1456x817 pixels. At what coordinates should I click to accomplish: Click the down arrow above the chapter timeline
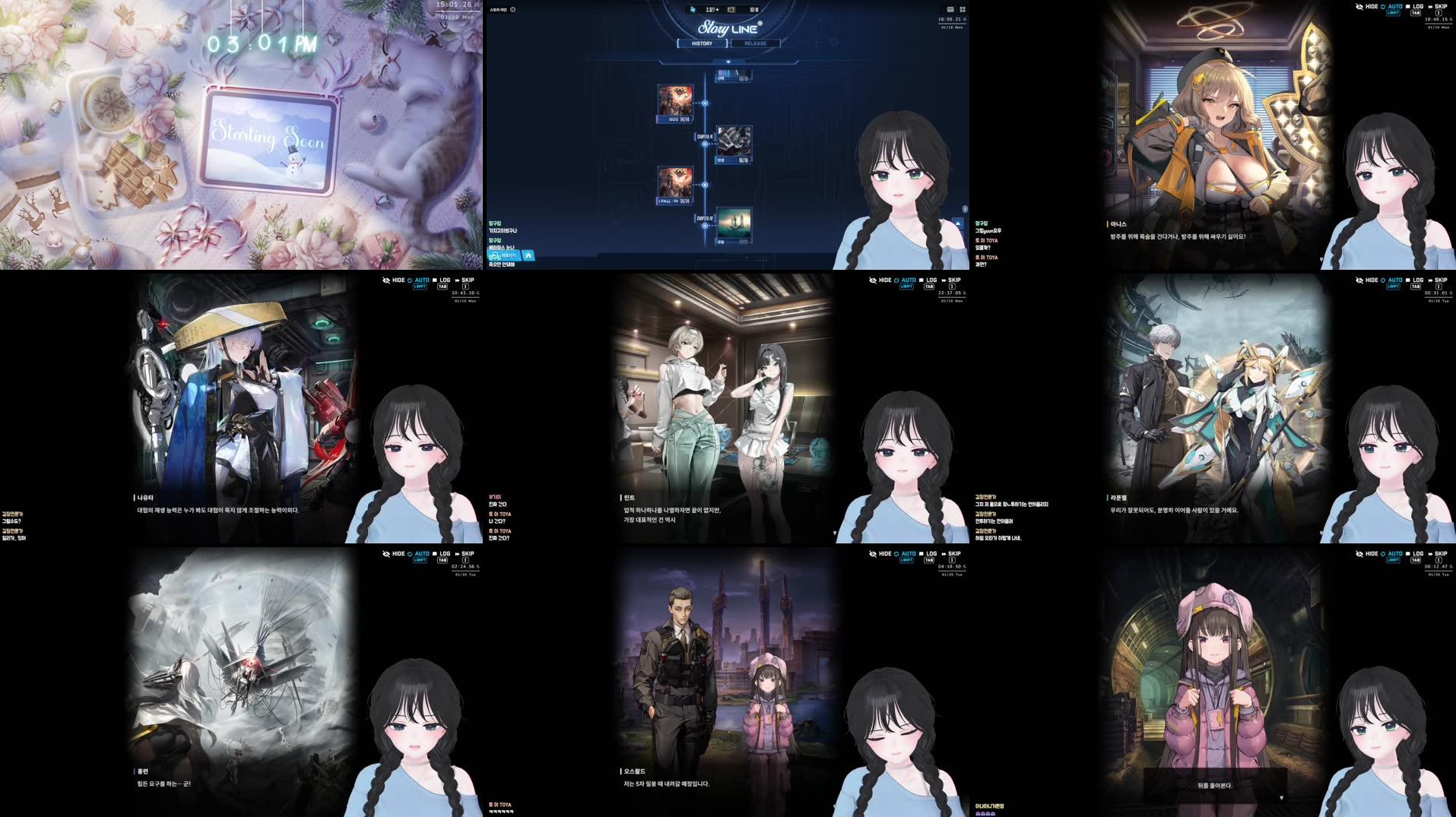pos(728,61)
